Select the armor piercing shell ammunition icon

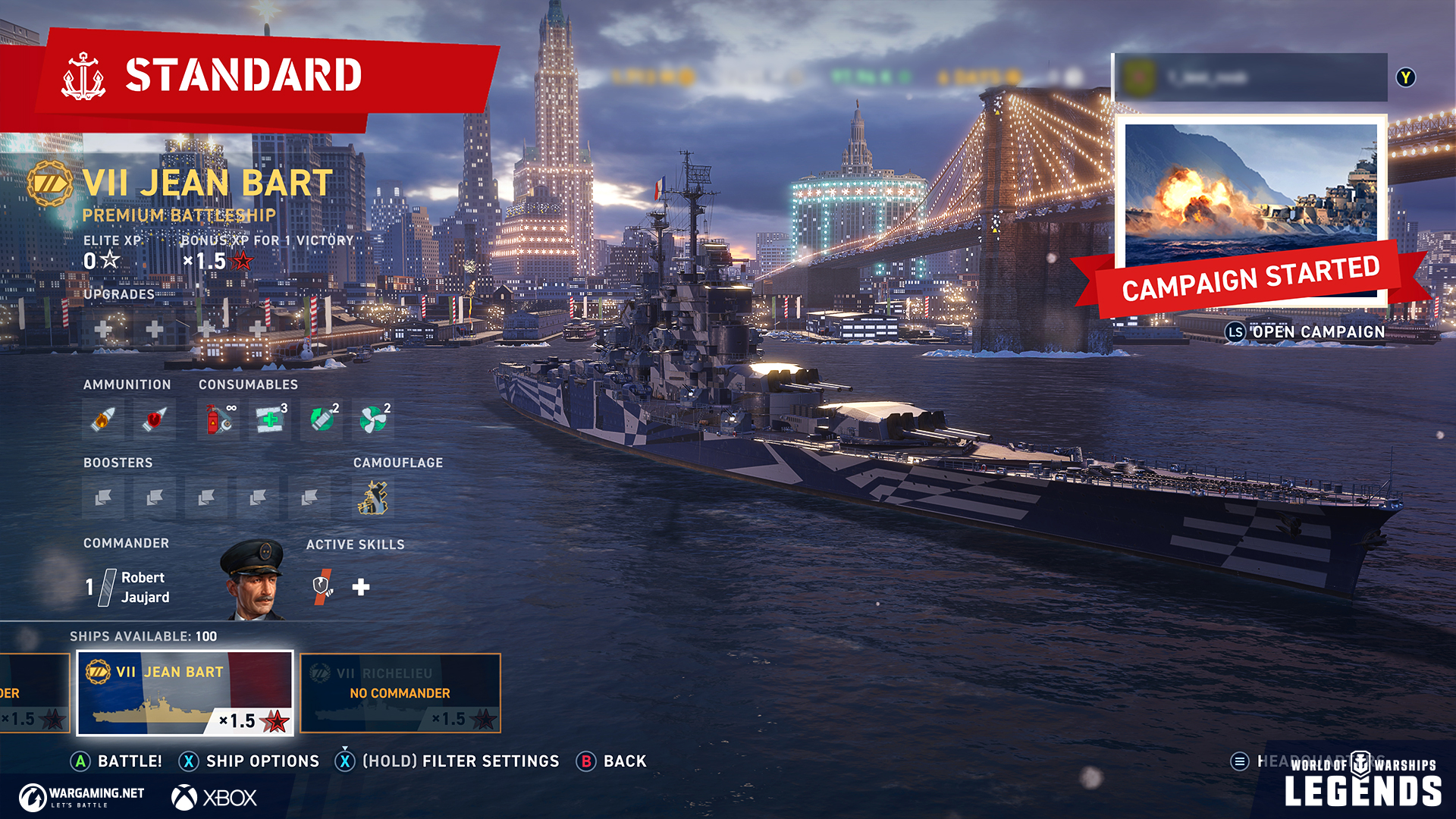(155, 419)
